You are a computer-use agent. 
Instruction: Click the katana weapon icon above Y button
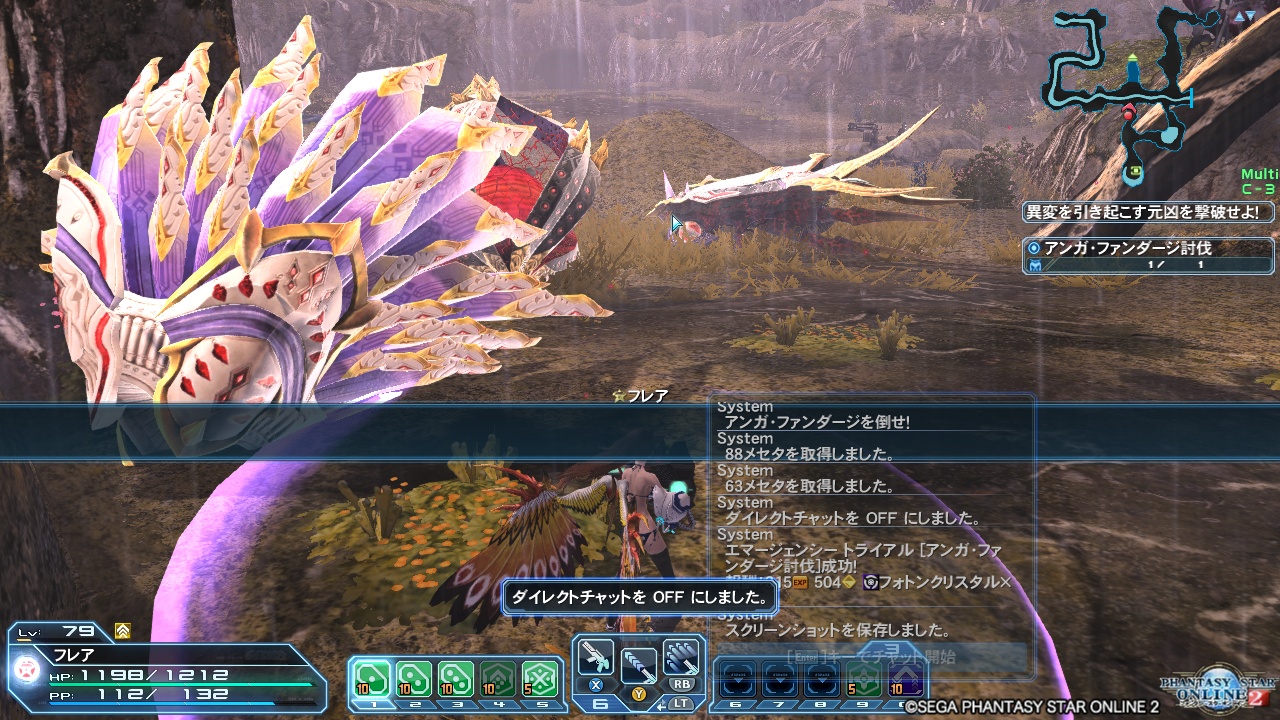pyautogui.click(x=637, y=663)
